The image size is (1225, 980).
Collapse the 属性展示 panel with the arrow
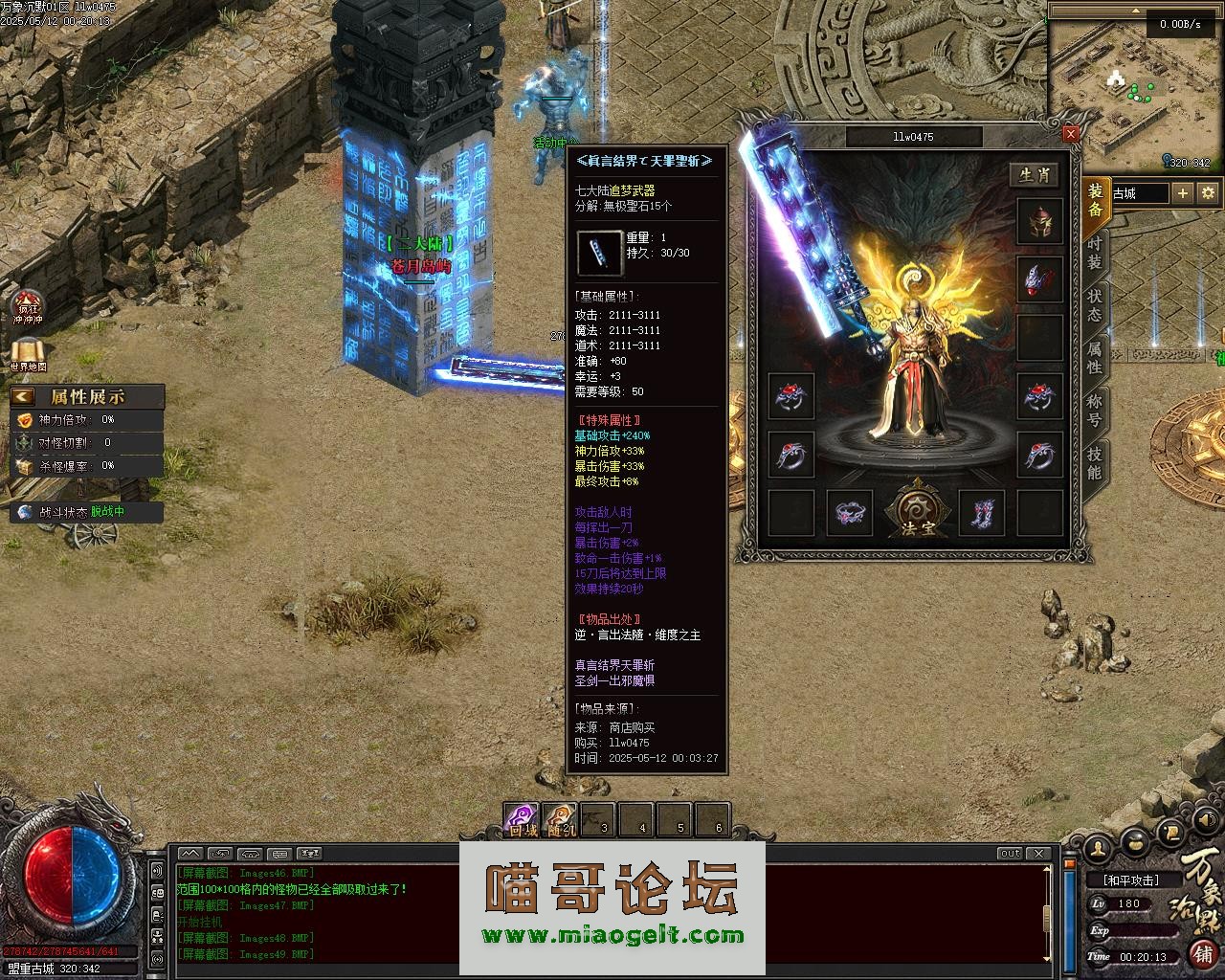point(23,396)
